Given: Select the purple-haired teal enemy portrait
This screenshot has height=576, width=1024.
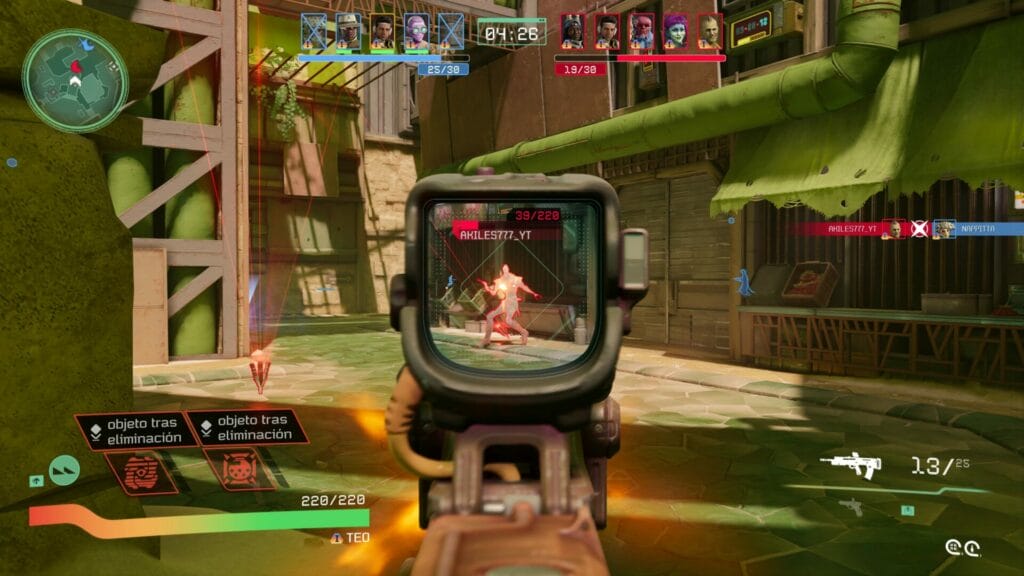Looking at the screenshot, I should 676,32.
